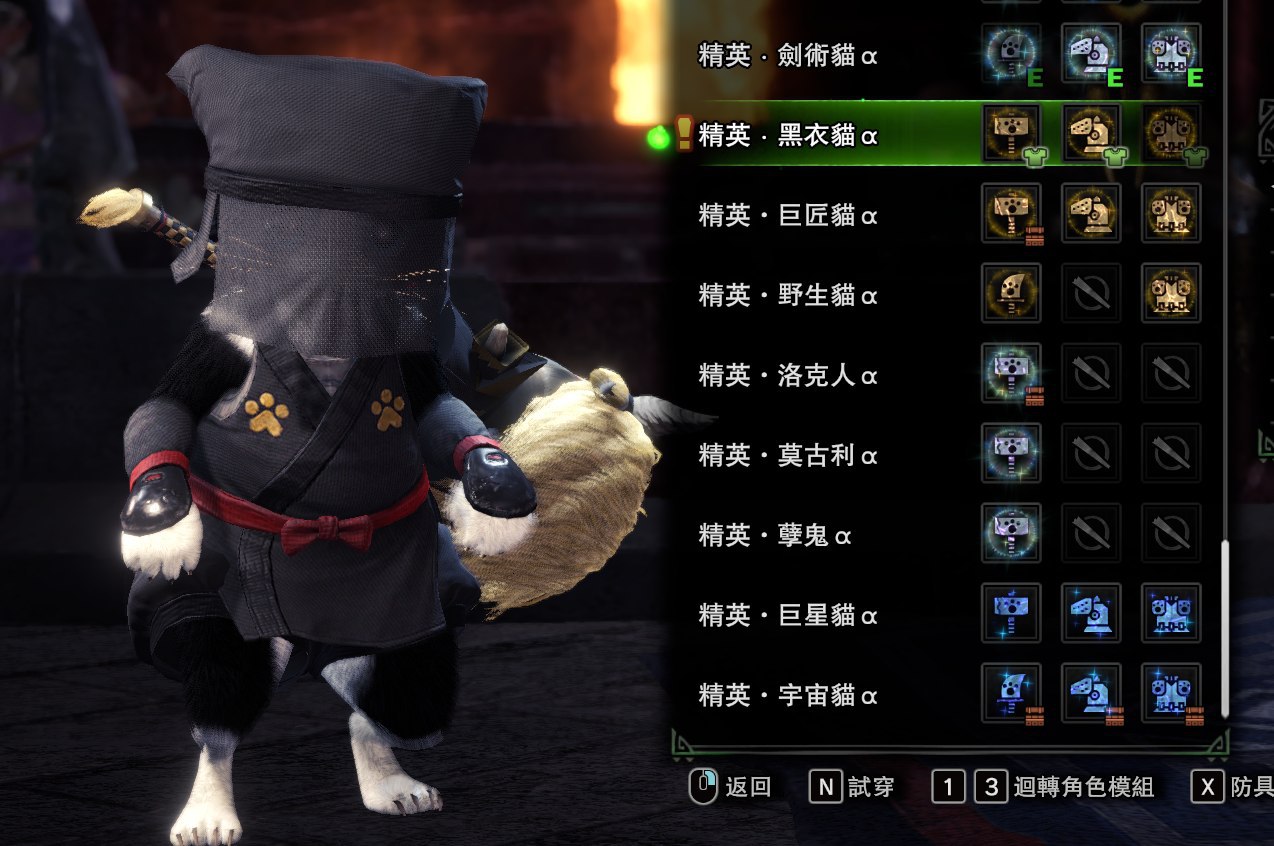Choose the 精英·莫古利α row
The image size is (1274, 846).
coord(788,455)
